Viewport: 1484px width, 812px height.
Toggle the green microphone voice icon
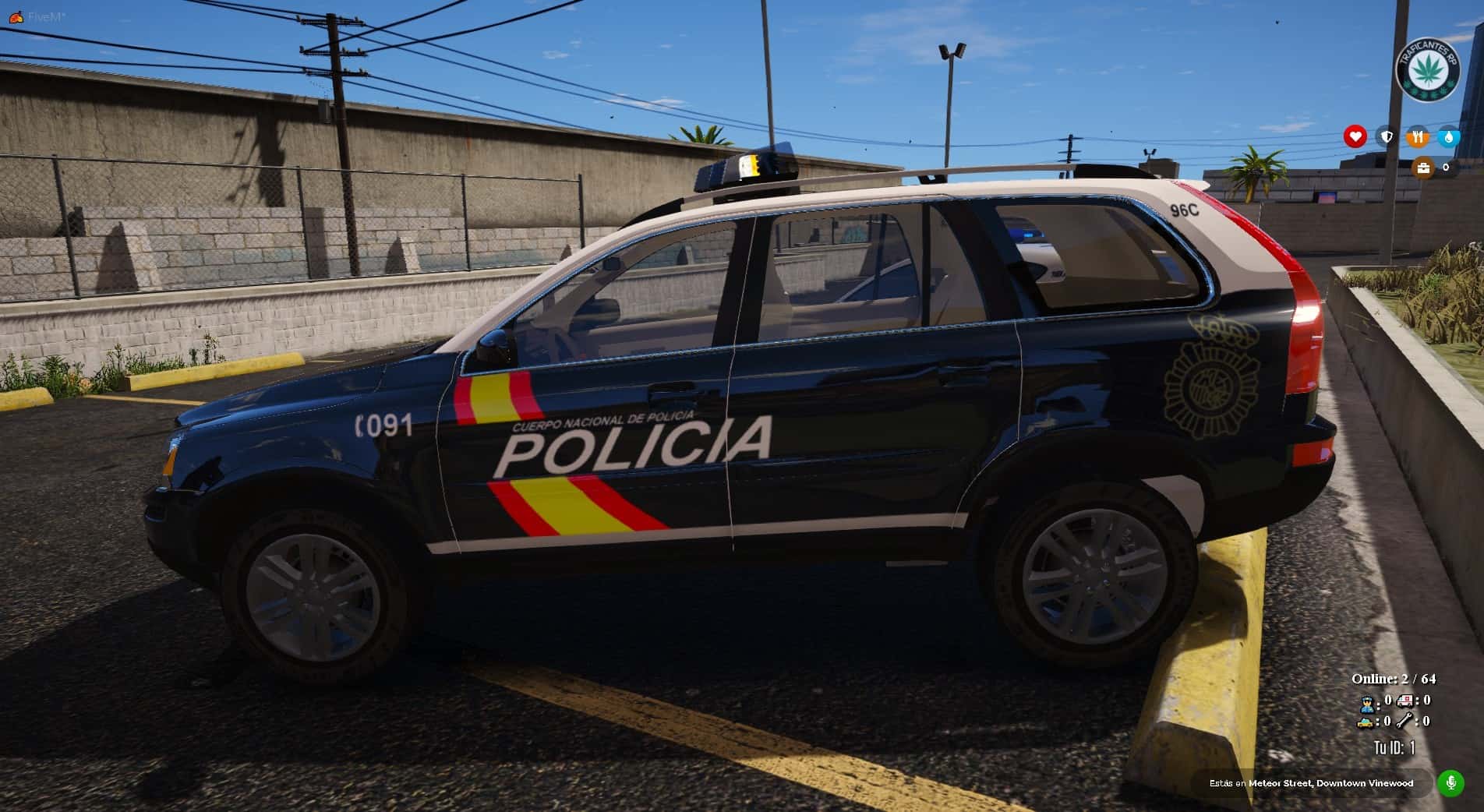pos(1450,782)
